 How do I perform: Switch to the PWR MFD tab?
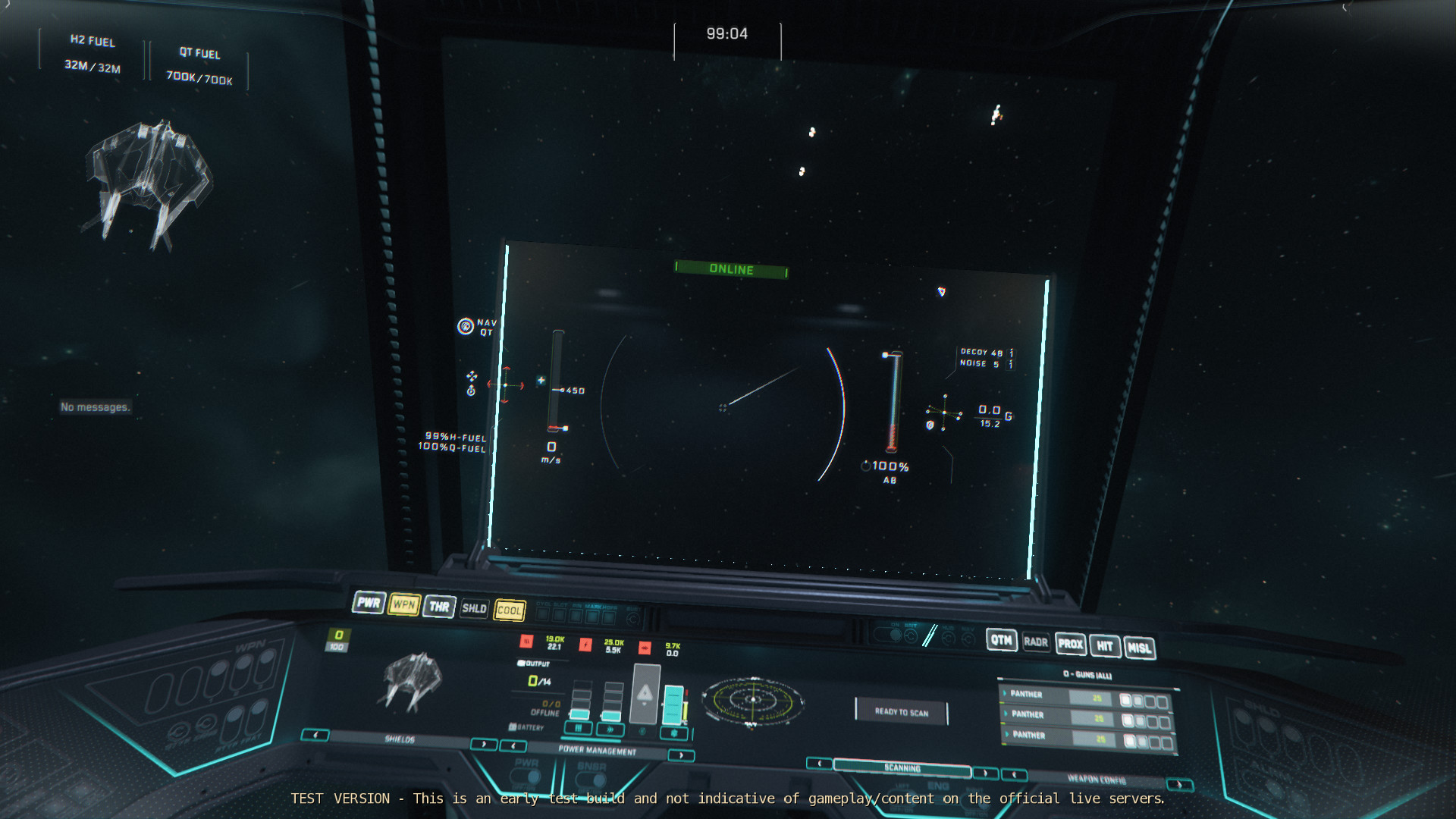click(x=369, y=604)
